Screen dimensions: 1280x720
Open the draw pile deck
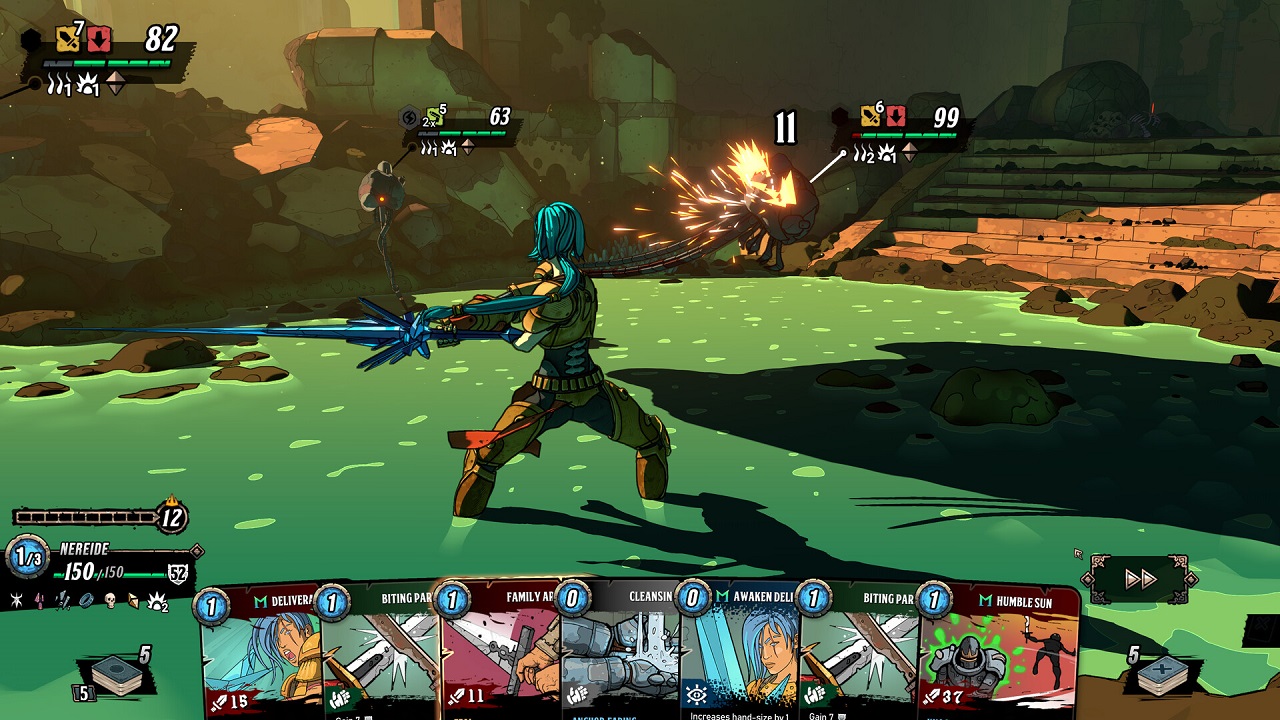tap(117, 676)
